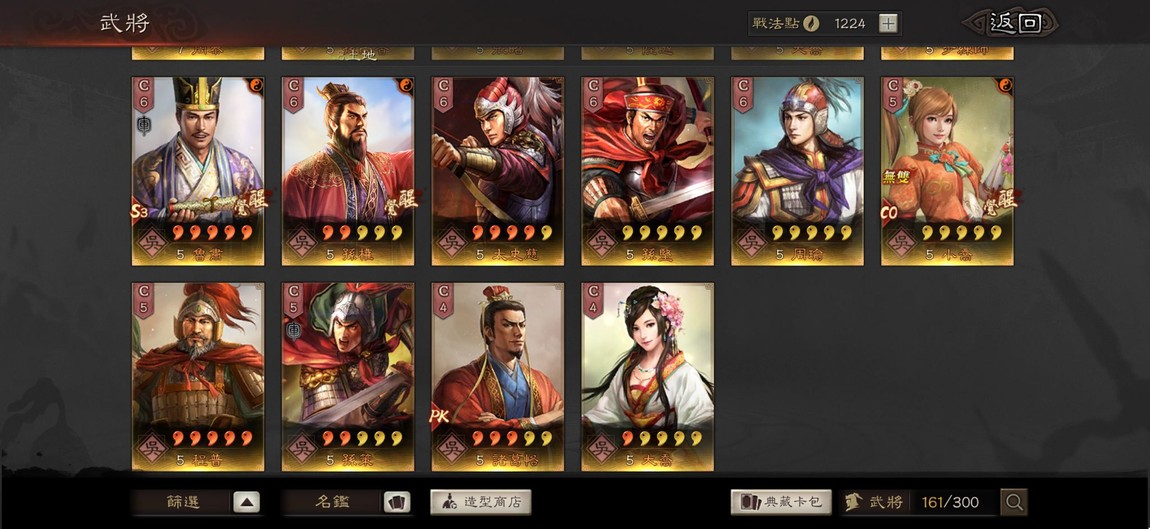This screenshot has width=1150, height=529.
Task: Select the 孫權 general card
Action: 348,170
